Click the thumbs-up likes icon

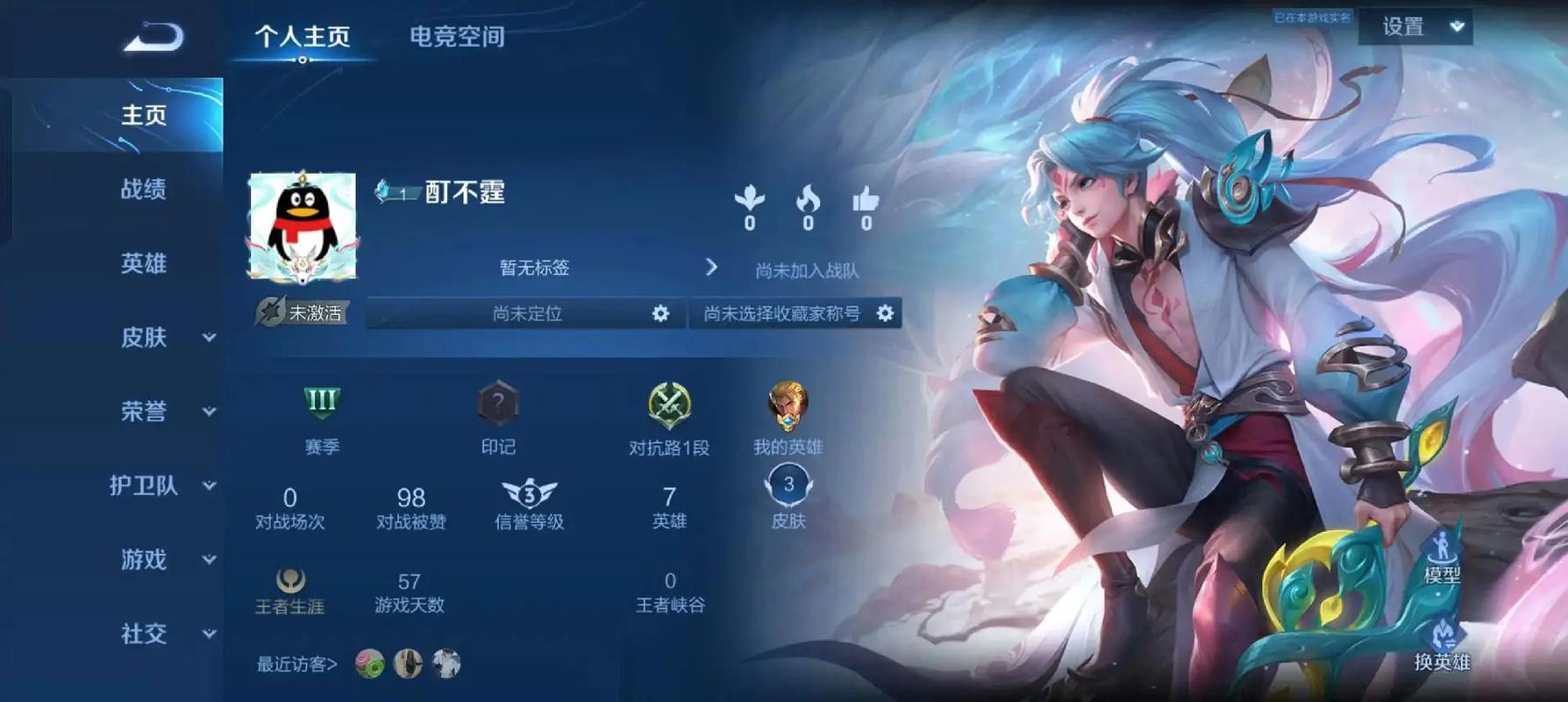point(866,201)
